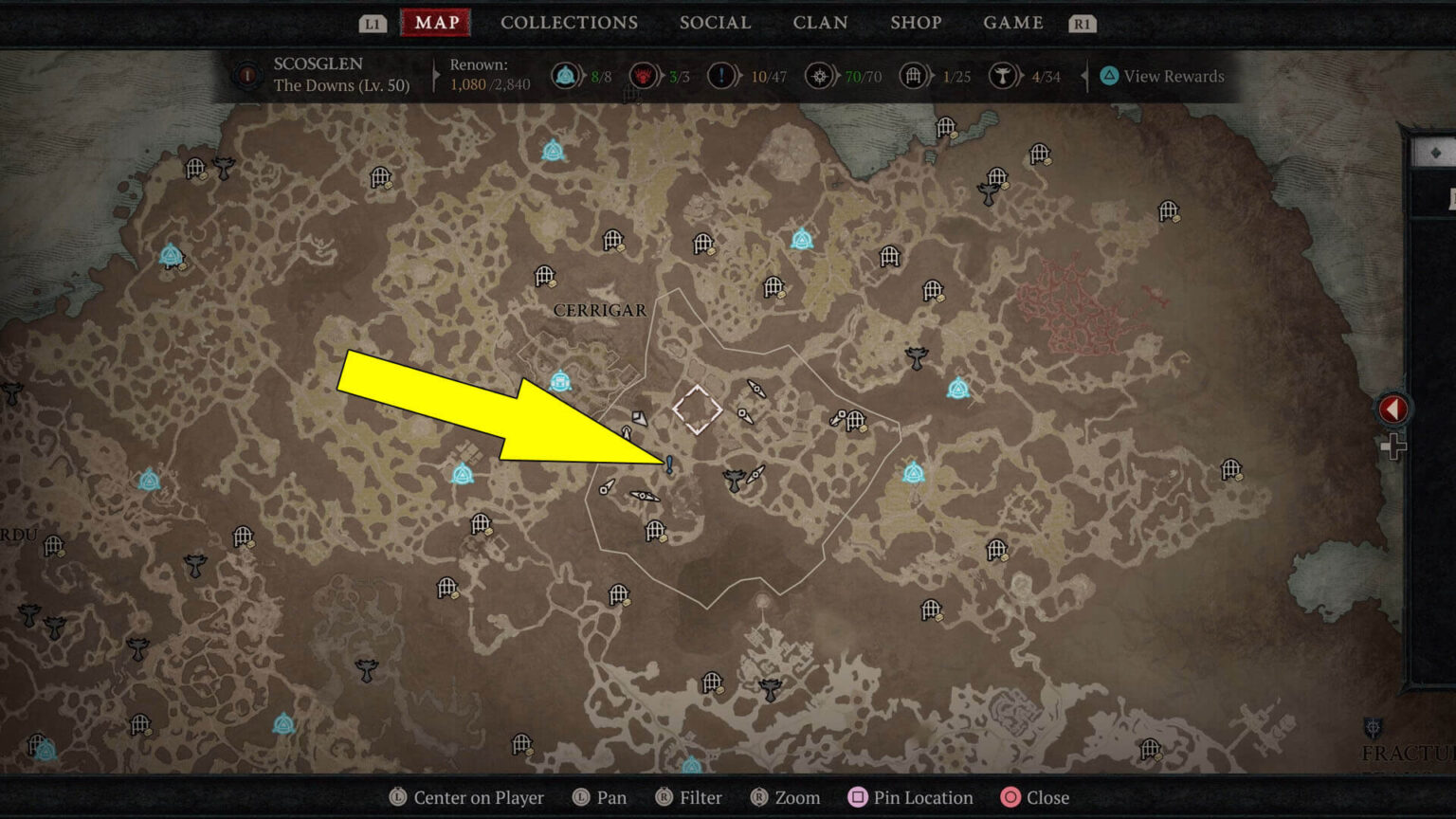Screen dimensions: 1456x819
Task: Click the Dungeons 1/25 counter icon
Action: 915,76
